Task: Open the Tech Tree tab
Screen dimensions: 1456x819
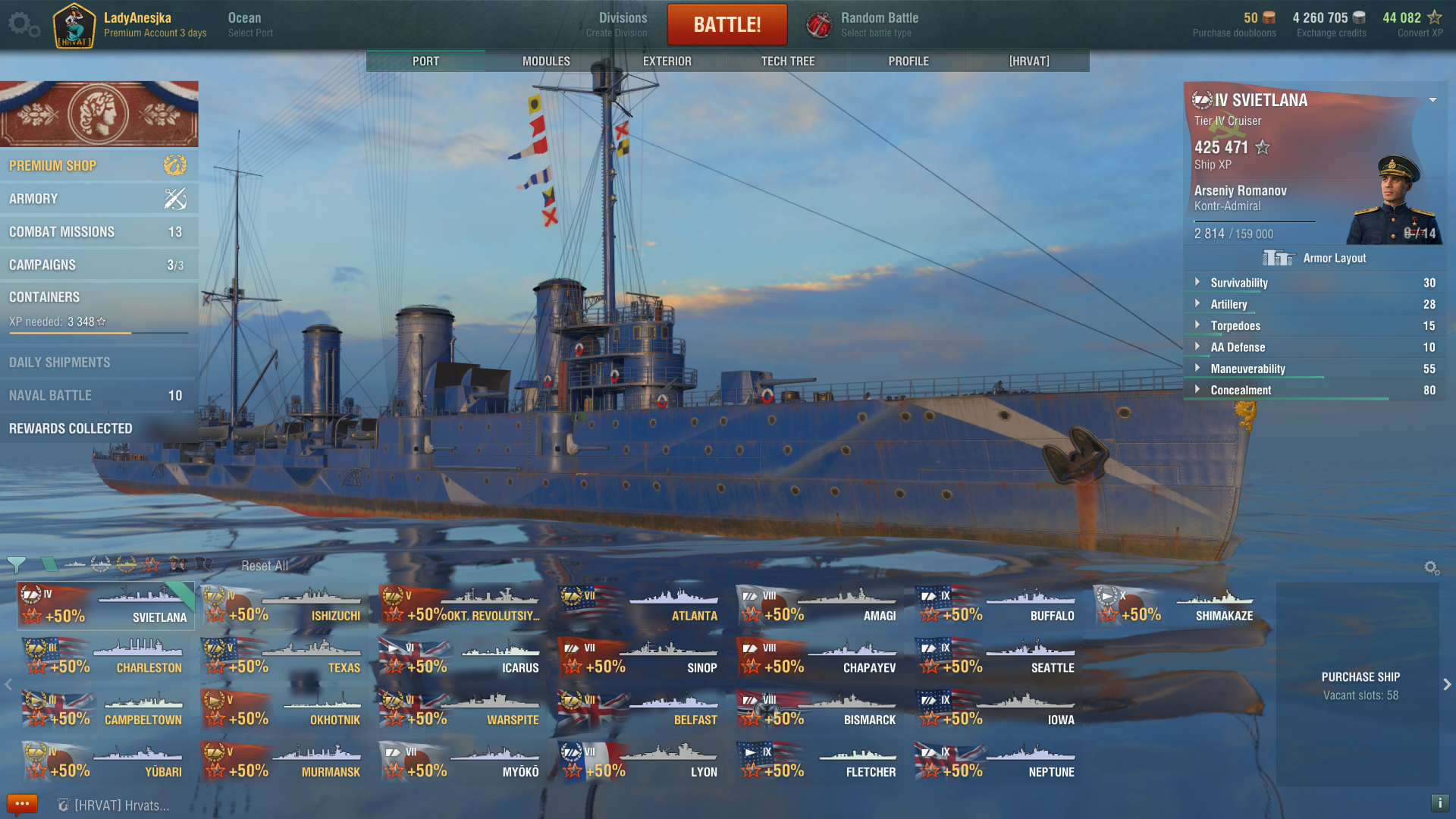Action: (x=787, y=61)
